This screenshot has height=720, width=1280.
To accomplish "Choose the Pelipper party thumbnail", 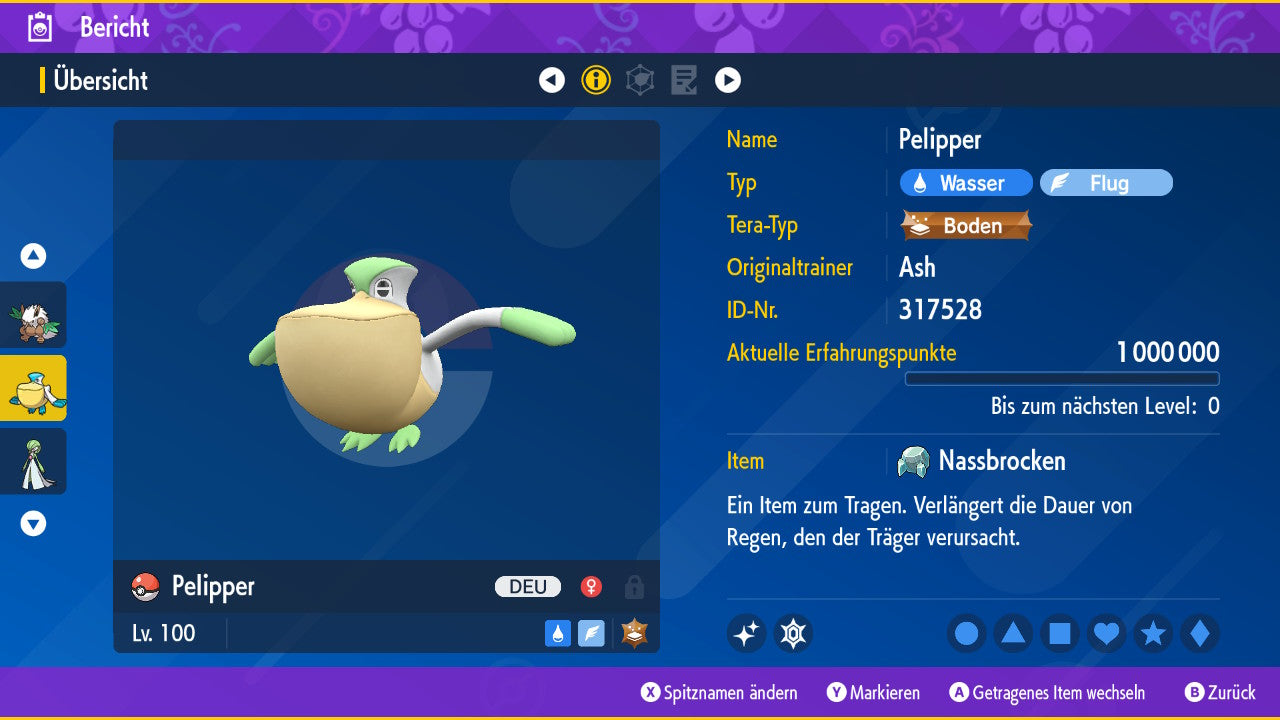I will tap(34, 388).
